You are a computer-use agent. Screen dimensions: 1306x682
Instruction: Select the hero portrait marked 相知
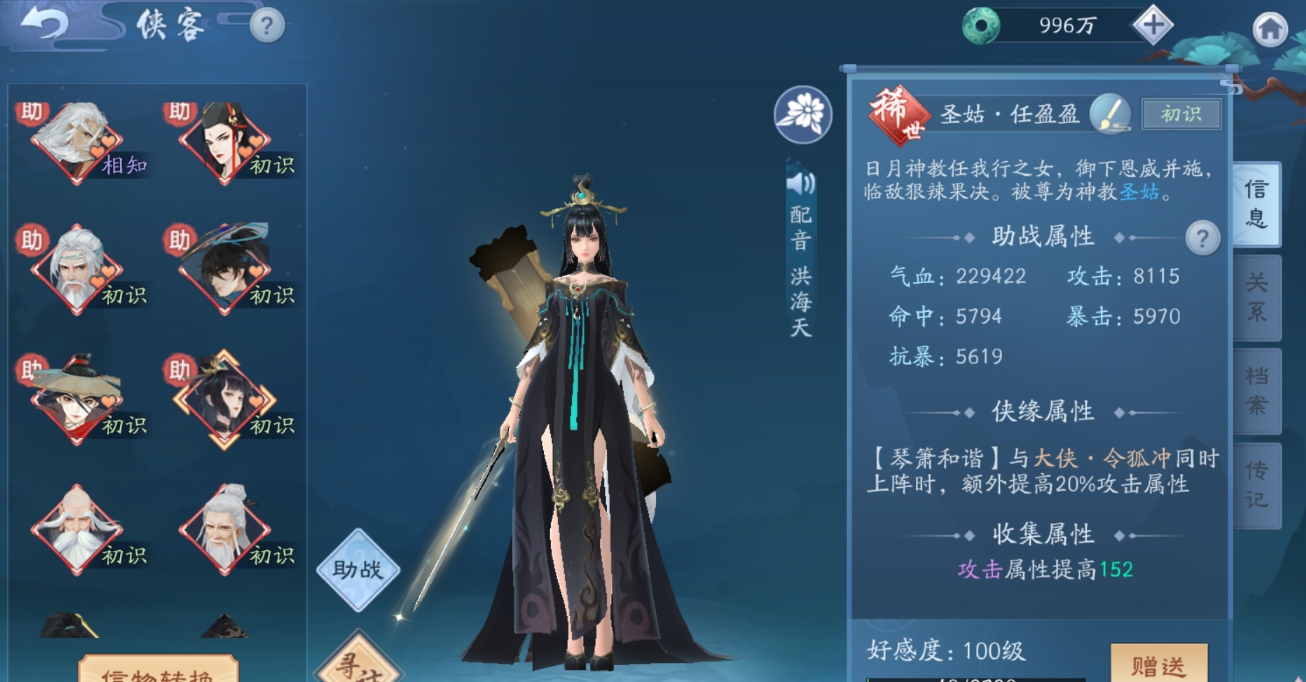coord(76,142)
